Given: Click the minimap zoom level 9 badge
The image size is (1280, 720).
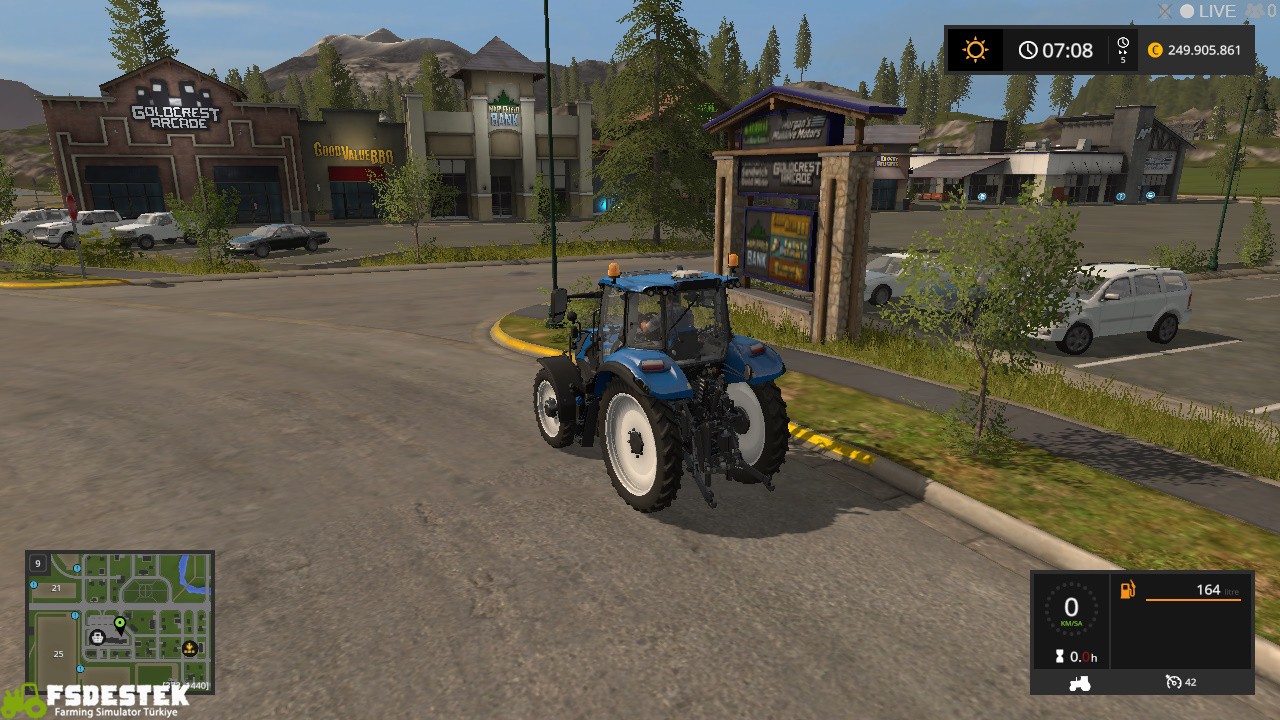Looking at the screenshot, I should (x=38, y=563).
